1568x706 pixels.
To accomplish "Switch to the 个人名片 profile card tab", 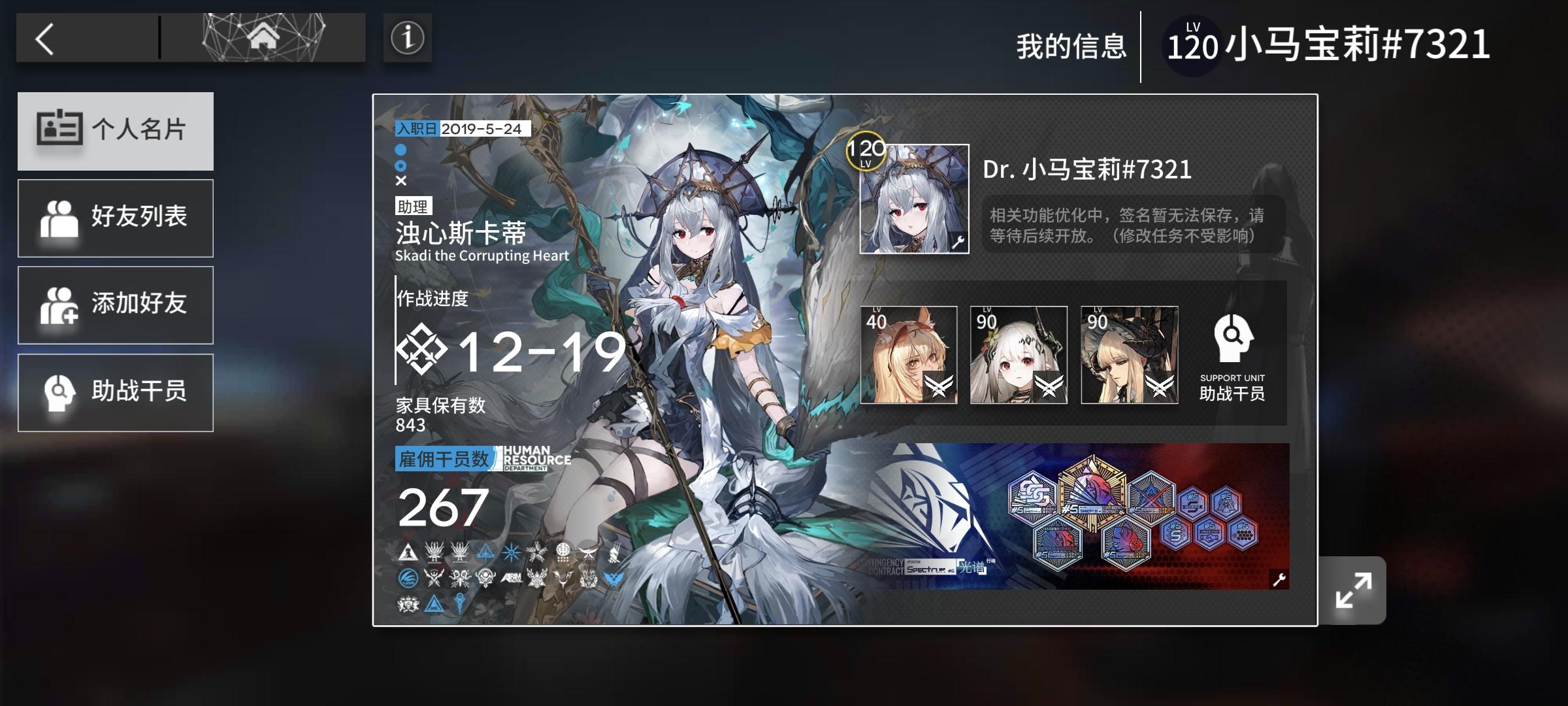I will (x=116, y=131).
